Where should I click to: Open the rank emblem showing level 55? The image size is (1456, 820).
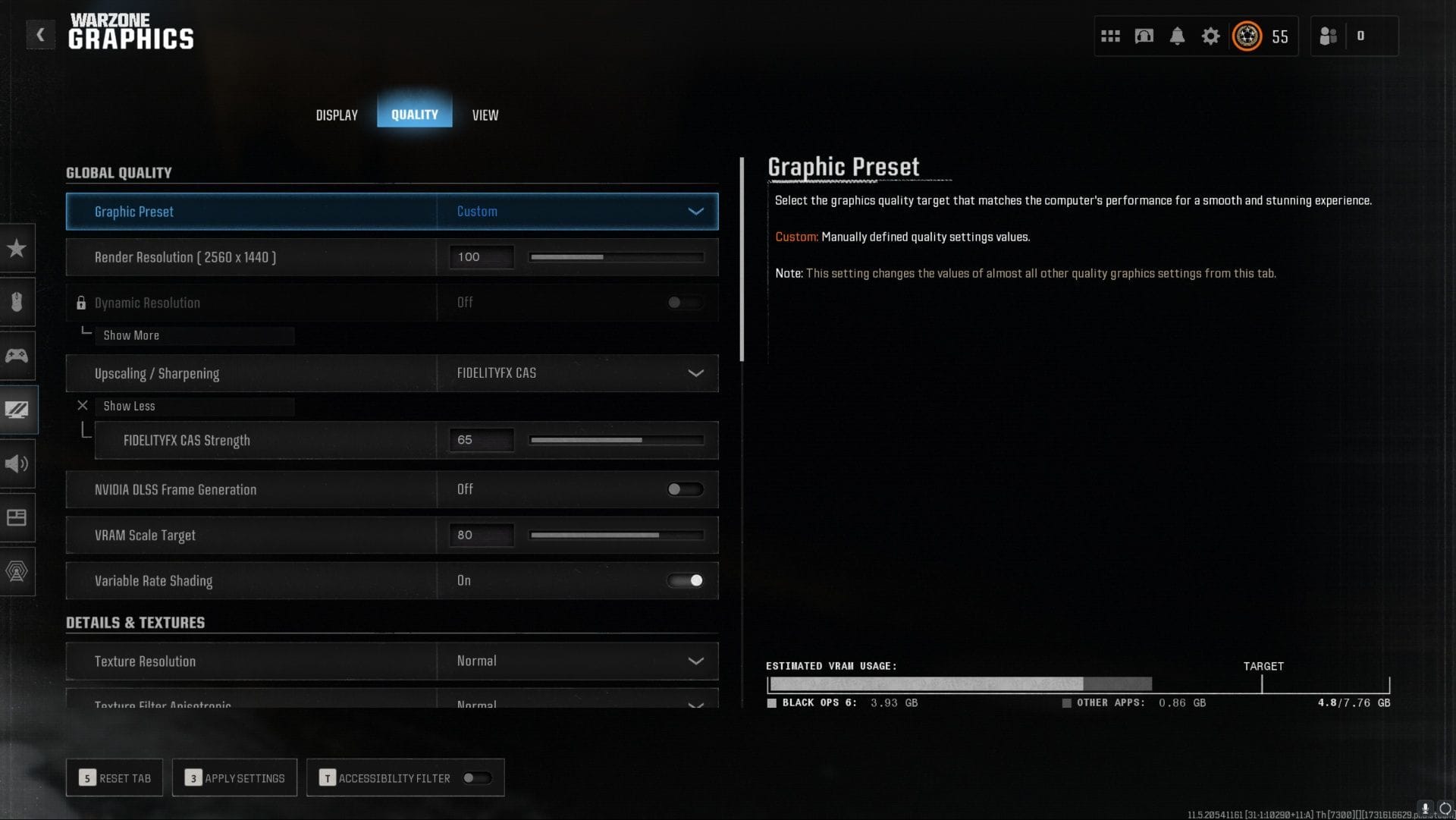click(1247, 36)
